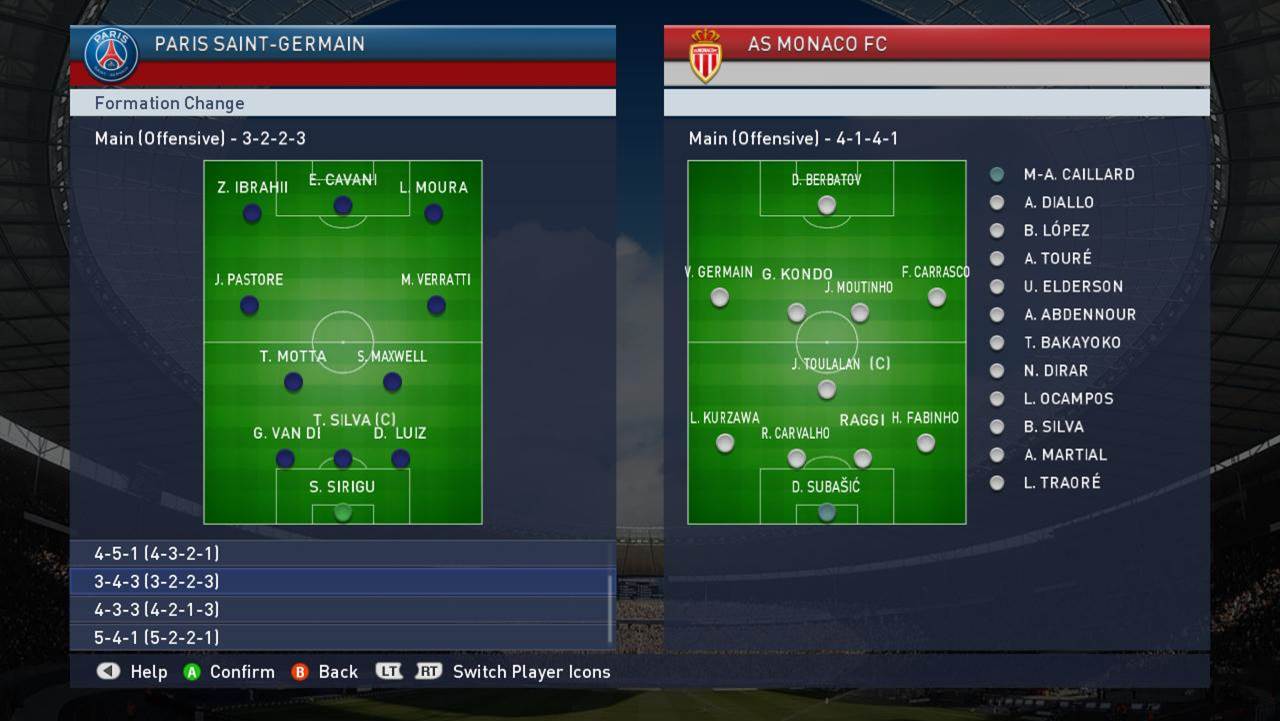1280x721 pixels.
Task: Choose L. Moura on the pitch
Action: point(433,213)
